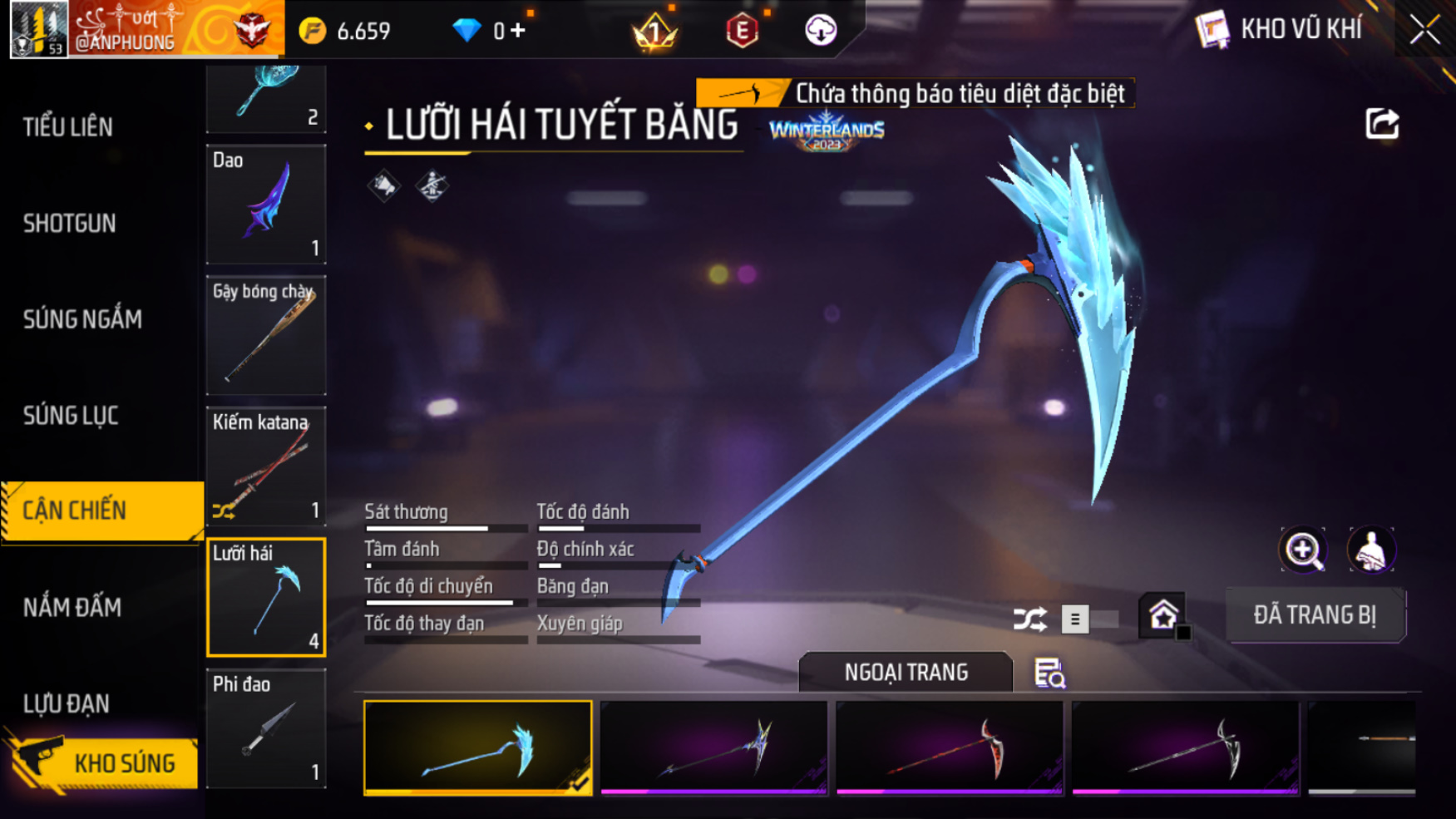Screen dimensions: 1456x819
Task: Switch to the Lựu Đạn category
Action: (x=67, y=704)
